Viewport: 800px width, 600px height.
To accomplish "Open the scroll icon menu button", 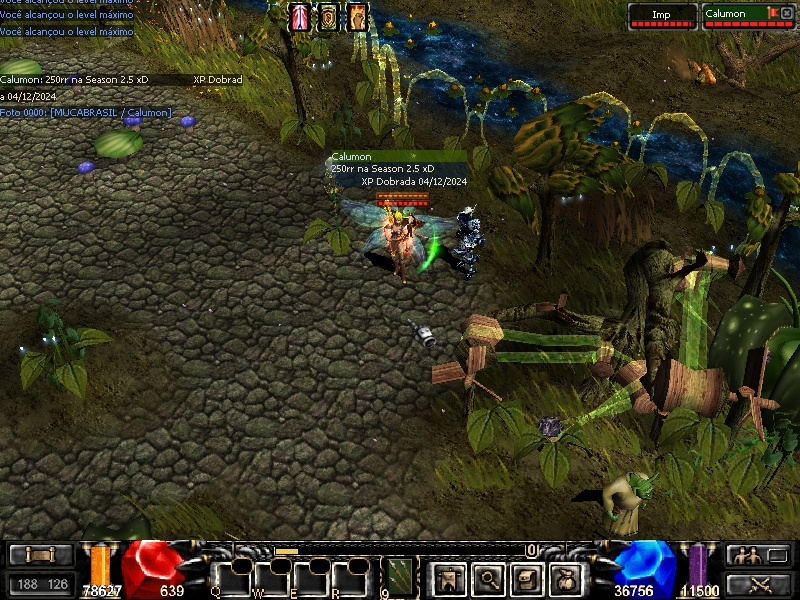I will coord(528,577).
